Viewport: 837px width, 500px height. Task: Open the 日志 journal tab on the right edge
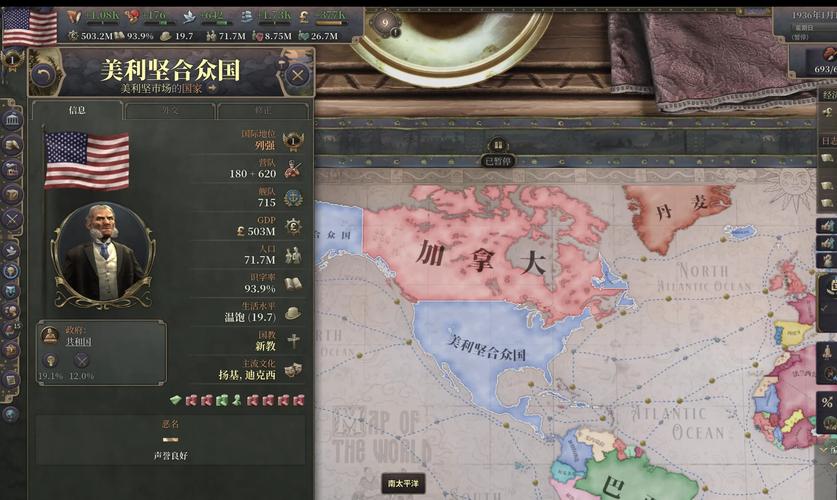pyautogui.click(x=828, y=141)
